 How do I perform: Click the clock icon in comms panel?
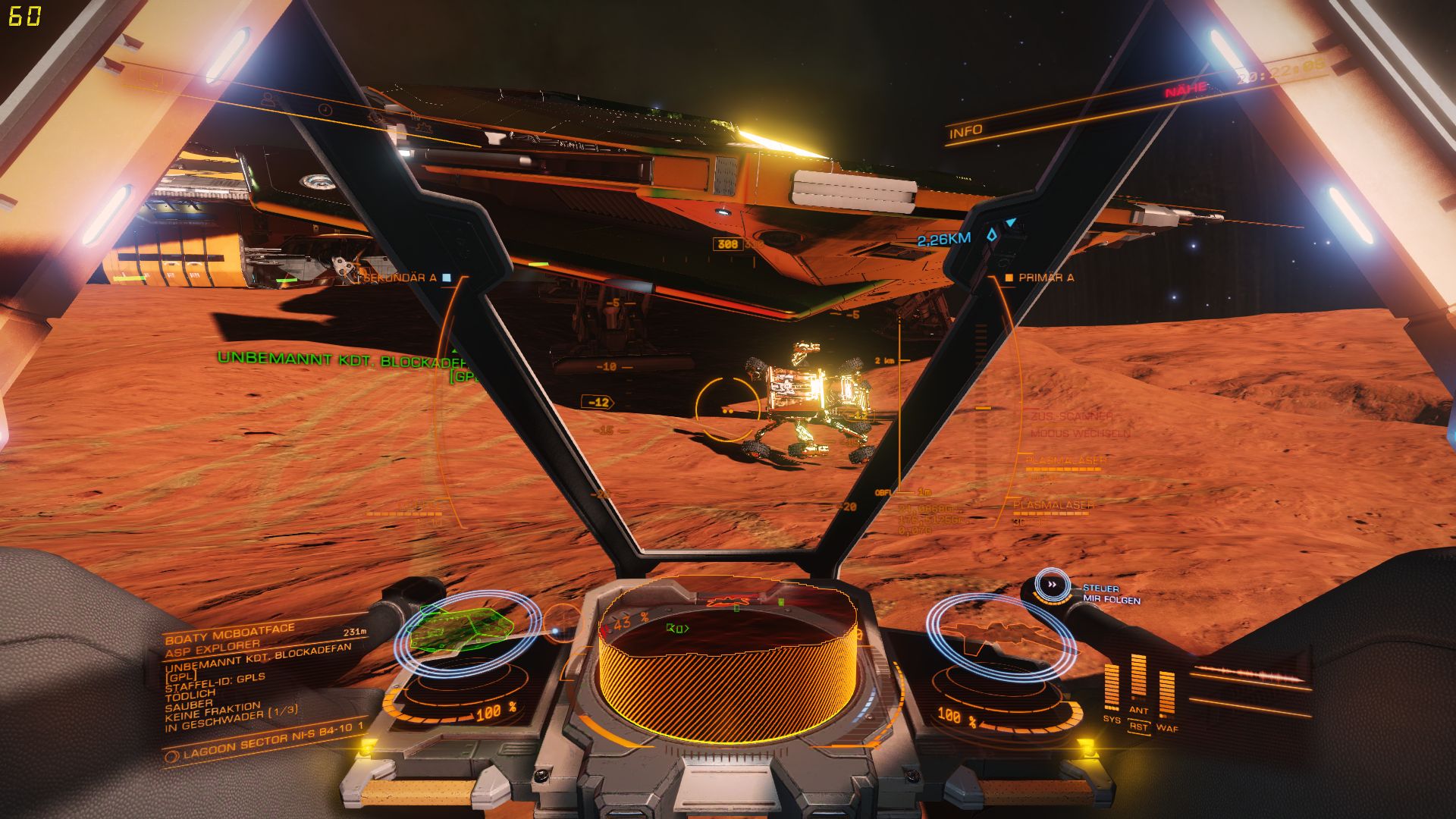coord(325,109)
